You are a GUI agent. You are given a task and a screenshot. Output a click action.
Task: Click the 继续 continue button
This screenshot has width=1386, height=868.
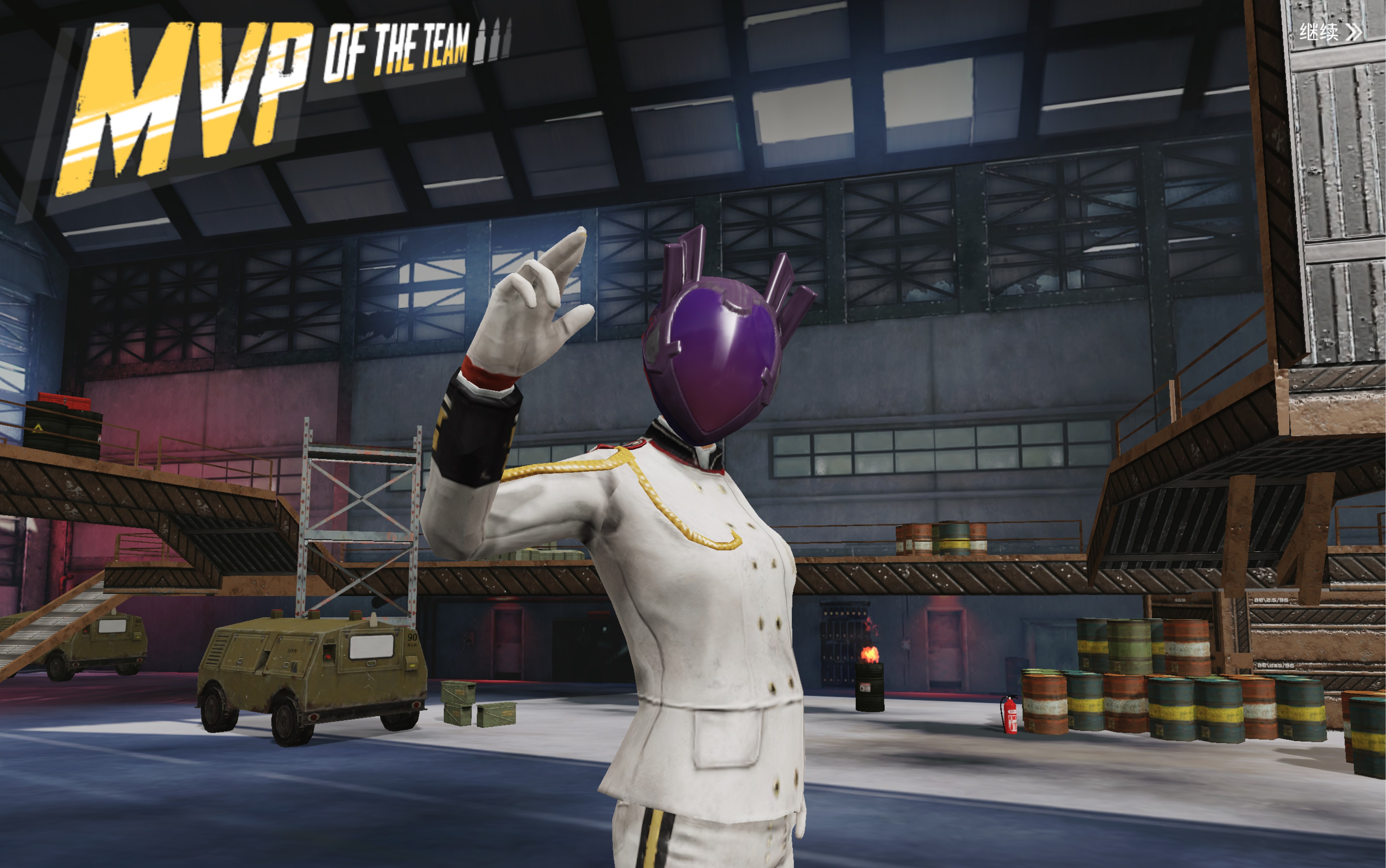[x=1329, y=32]
